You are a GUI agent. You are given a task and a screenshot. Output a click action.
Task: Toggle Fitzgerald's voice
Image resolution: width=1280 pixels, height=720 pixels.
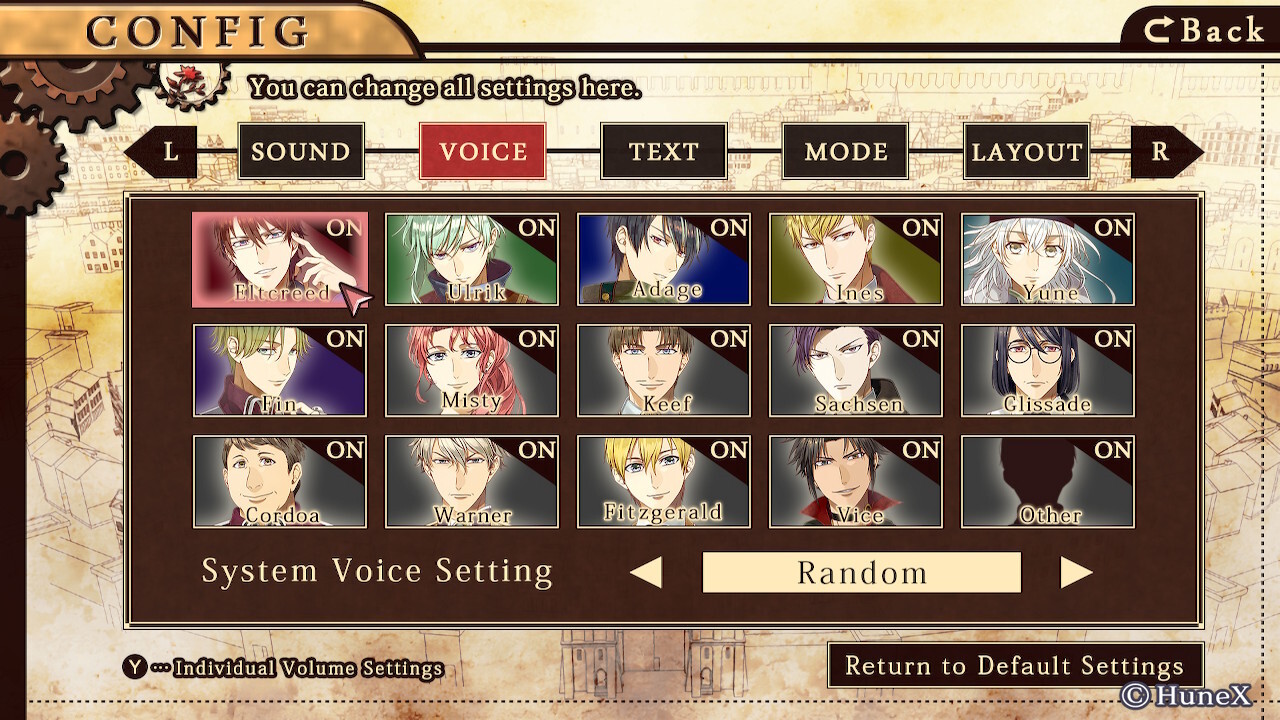[664, 481]
